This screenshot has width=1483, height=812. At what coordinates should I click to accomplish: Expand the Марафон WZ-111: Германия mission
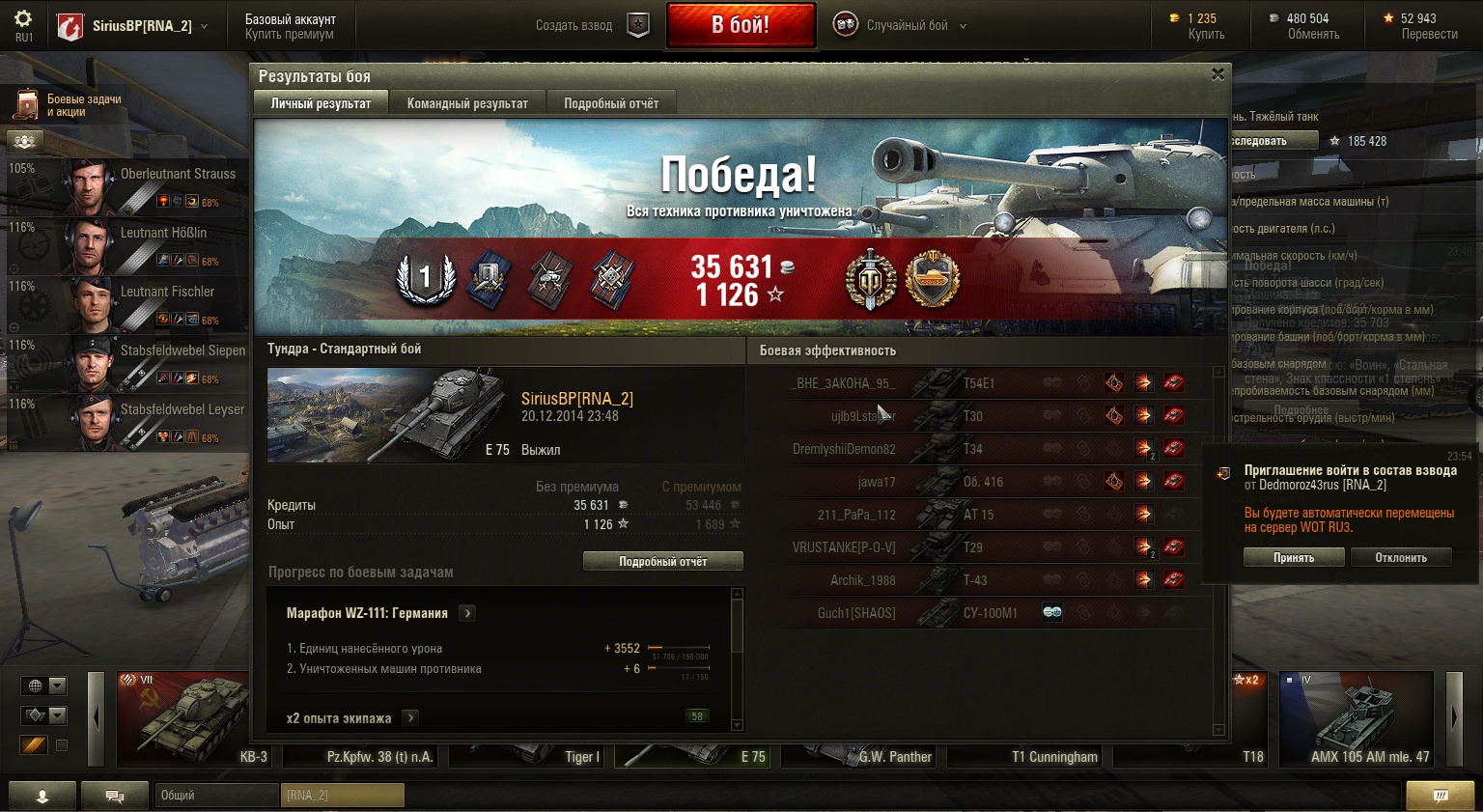[467, 613]
